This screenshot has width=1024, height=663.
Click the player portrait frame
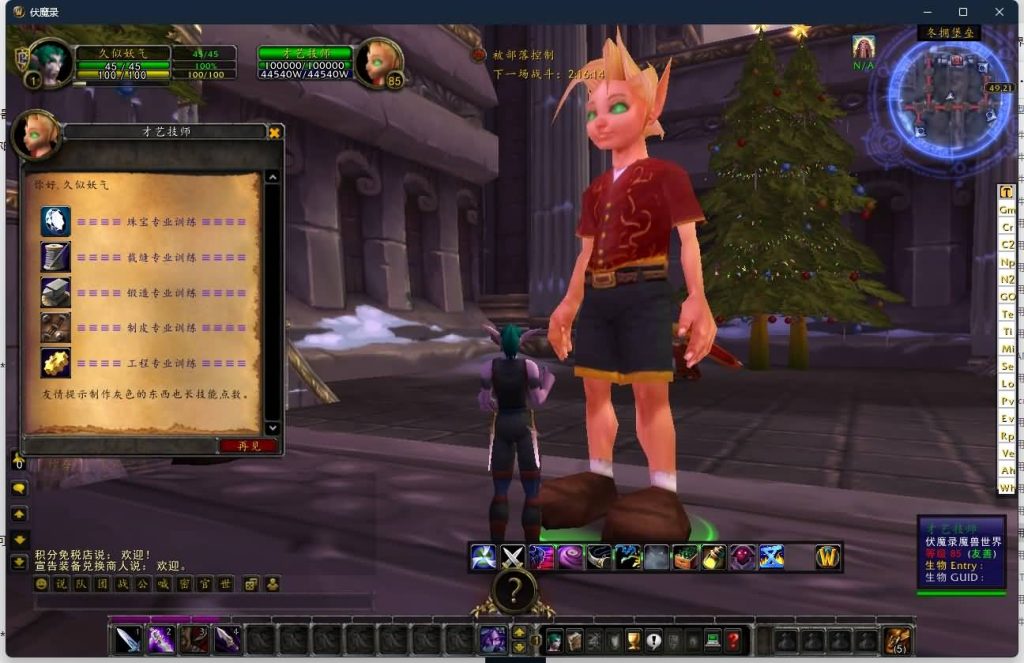pyautogui.click(x=50, y=62)
